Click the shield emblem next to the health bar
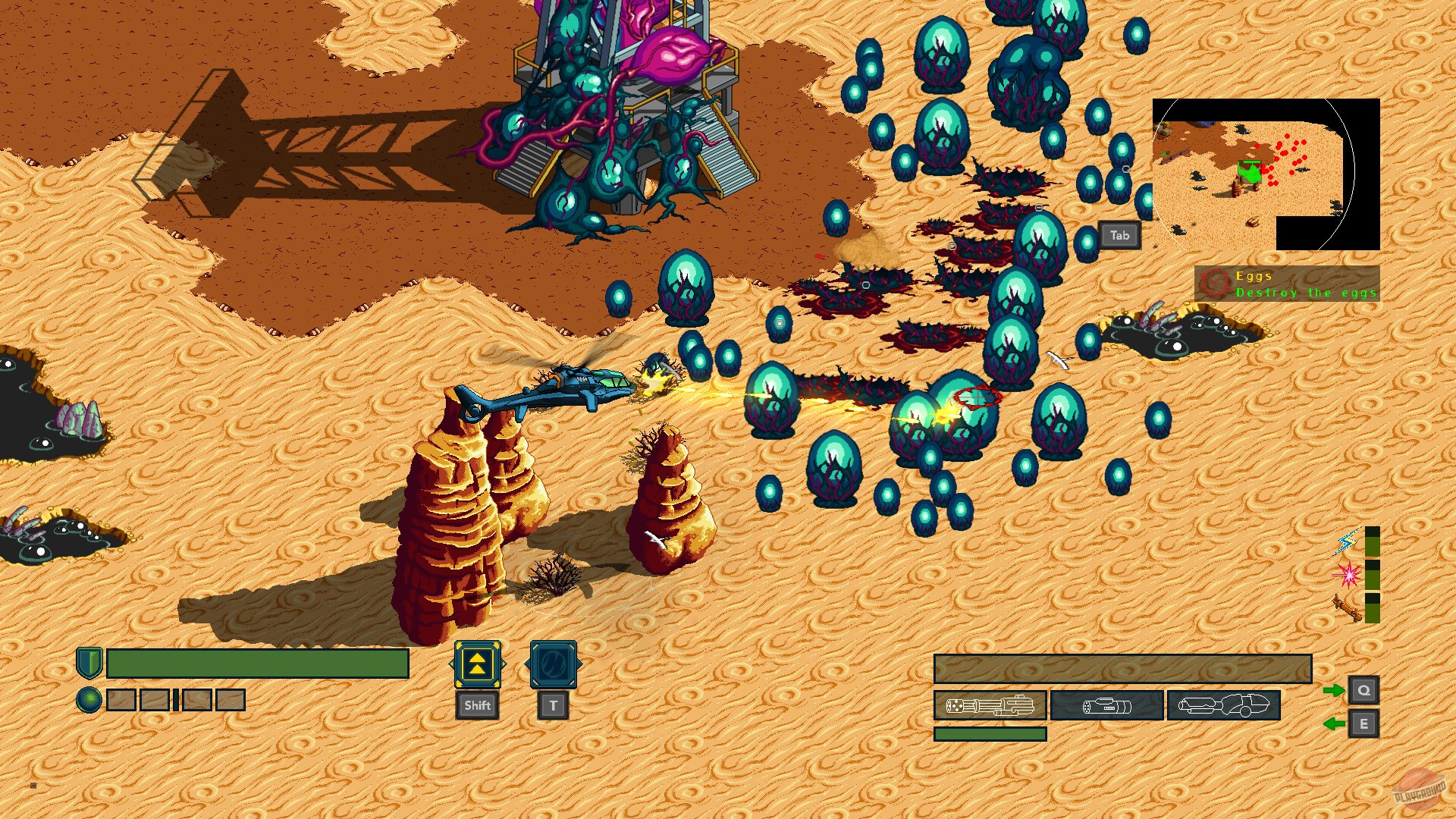1456x819 pixels. 90,662
